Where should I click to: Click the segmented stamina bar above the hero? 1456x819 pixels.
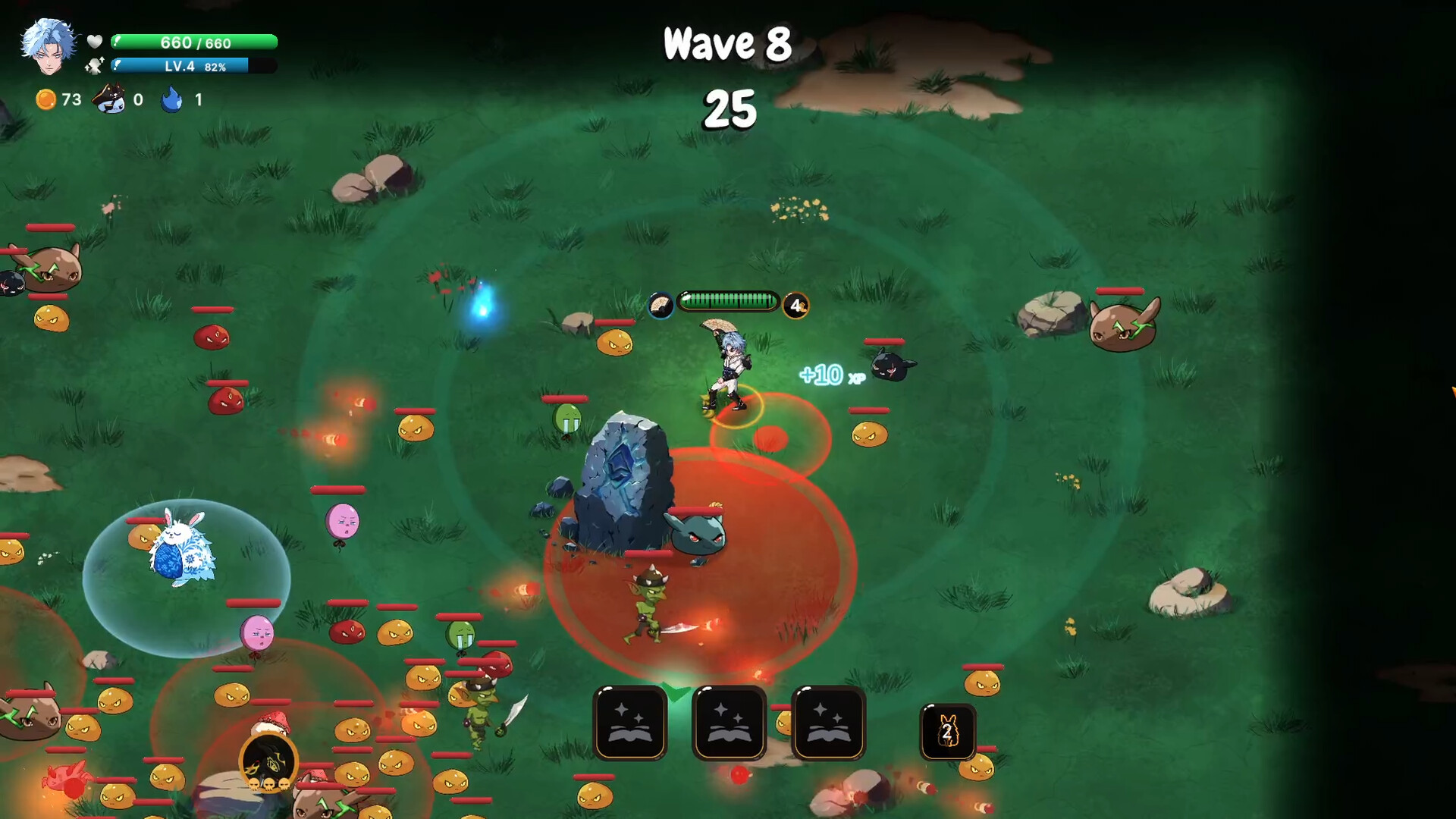(x=730, y=300)
